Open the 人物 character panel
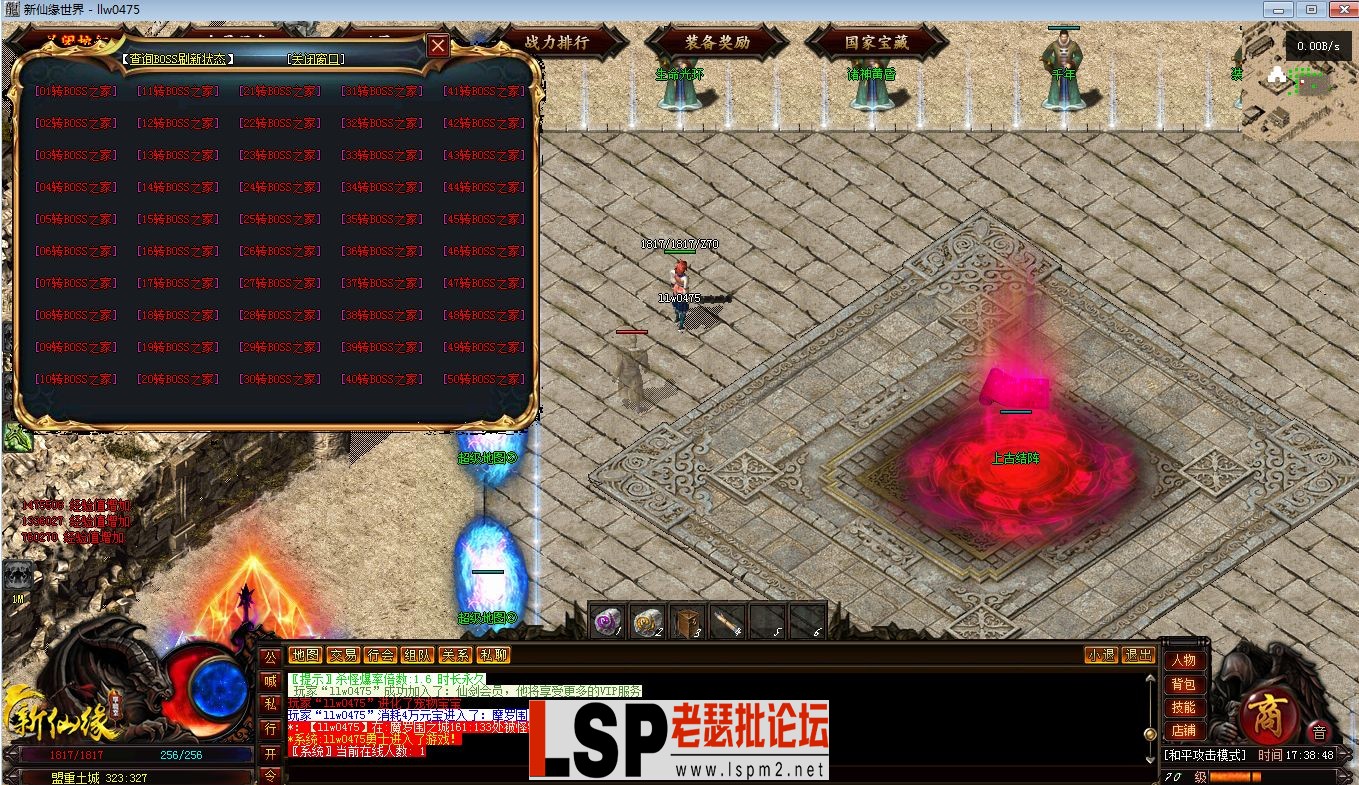 (1184, 661)
